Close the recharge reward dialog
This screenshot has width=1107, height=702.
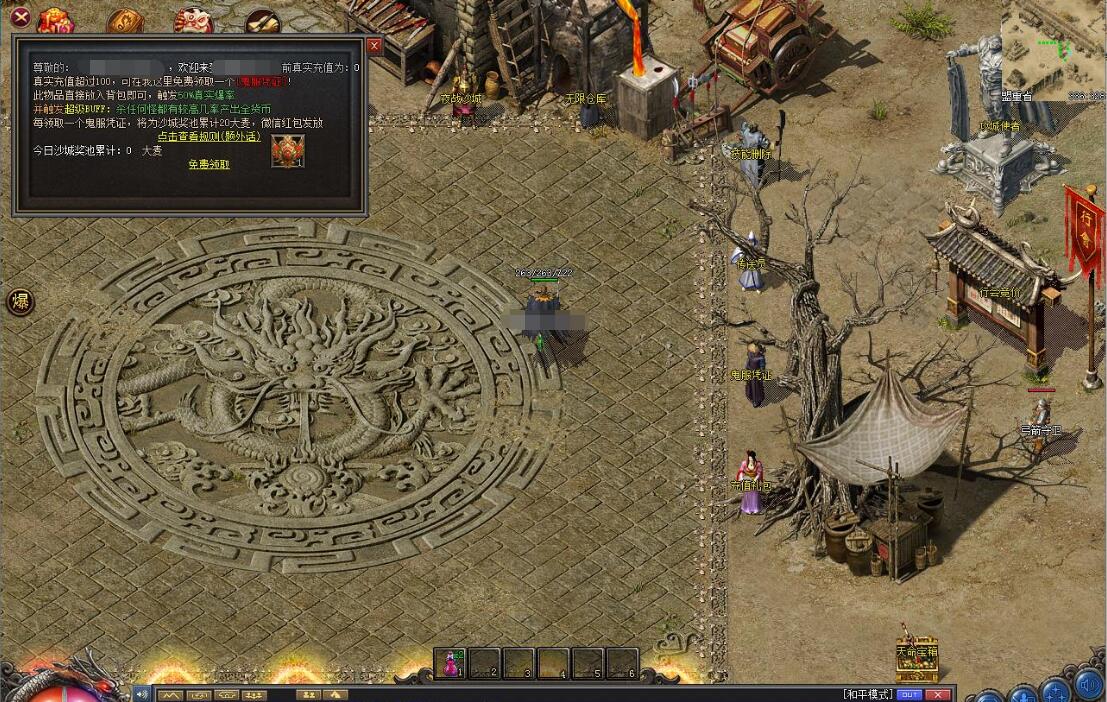374,46
